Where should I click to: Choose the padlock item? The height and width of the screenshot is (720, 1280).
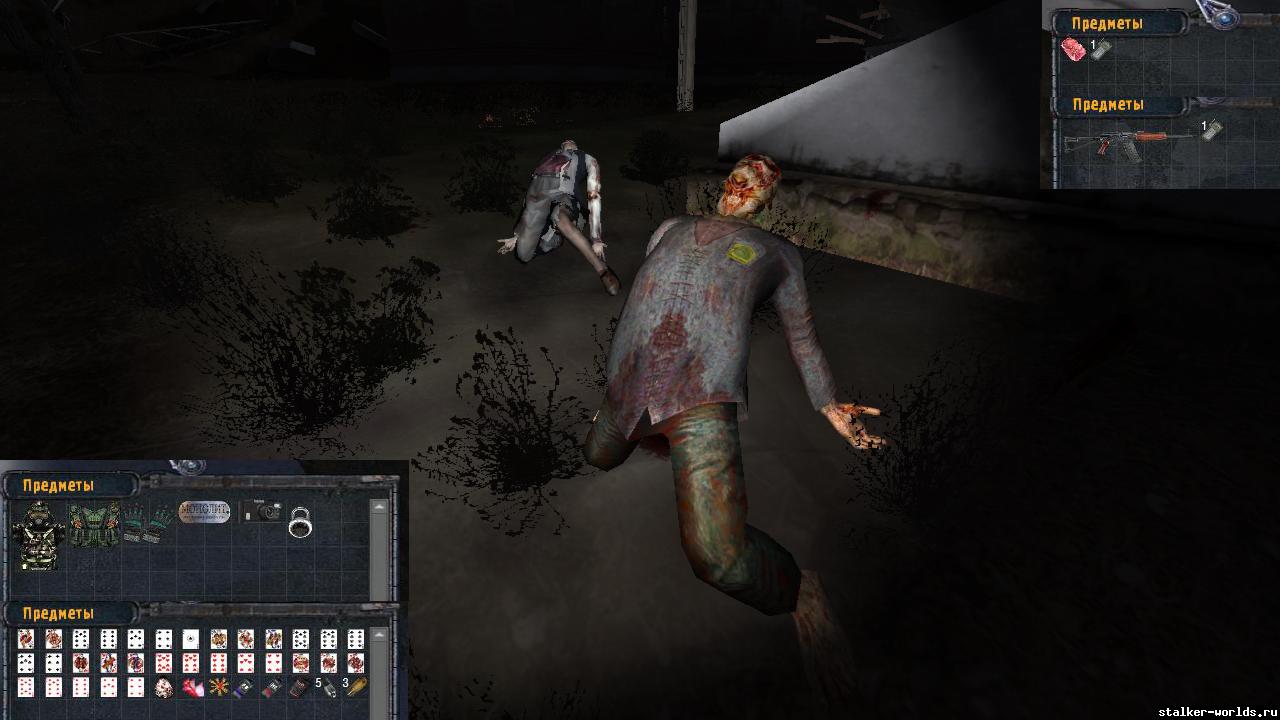300,522
